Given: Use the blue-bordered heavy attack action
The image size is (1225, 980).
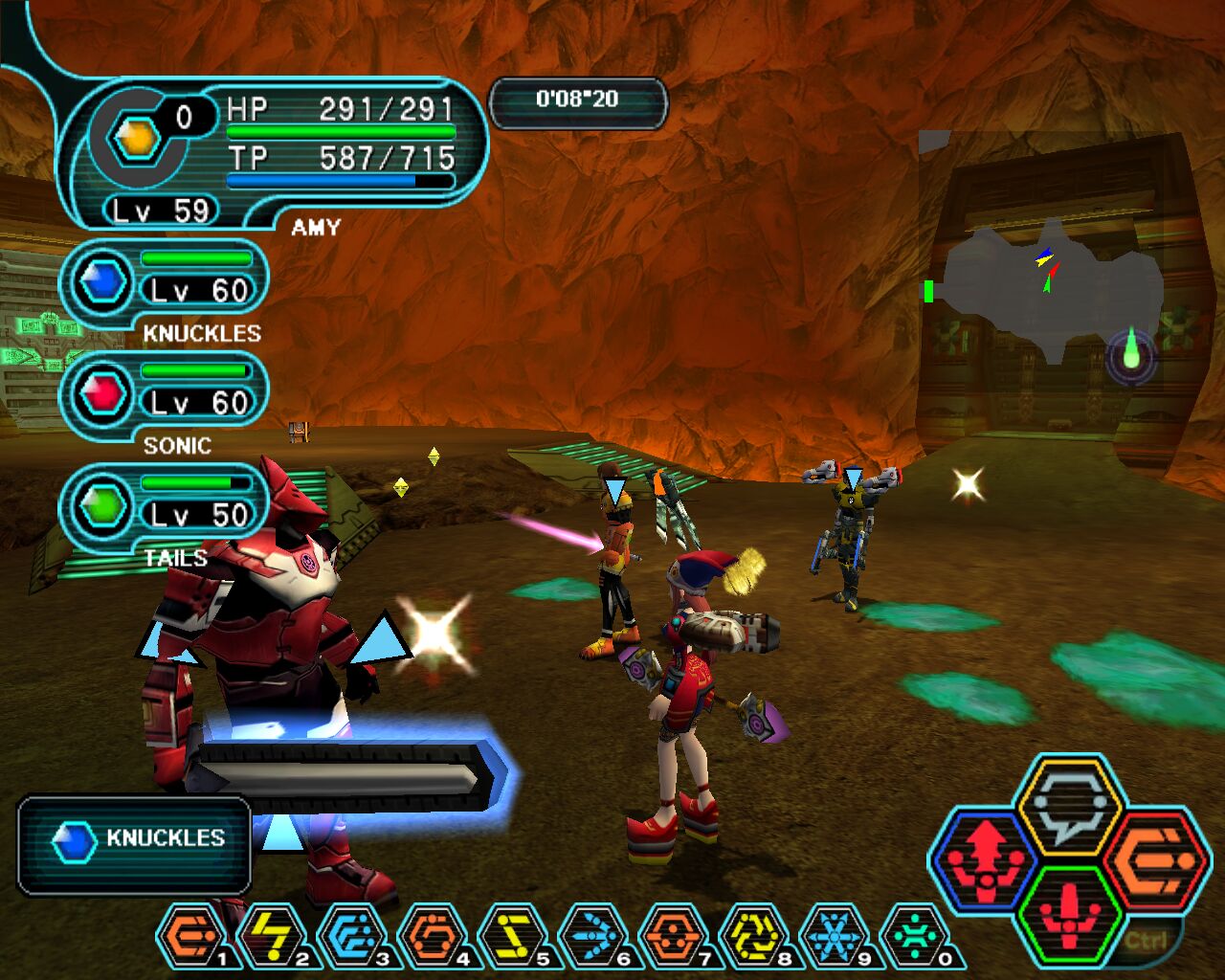Looking at the screenshot, I should (x=986, y=859).
